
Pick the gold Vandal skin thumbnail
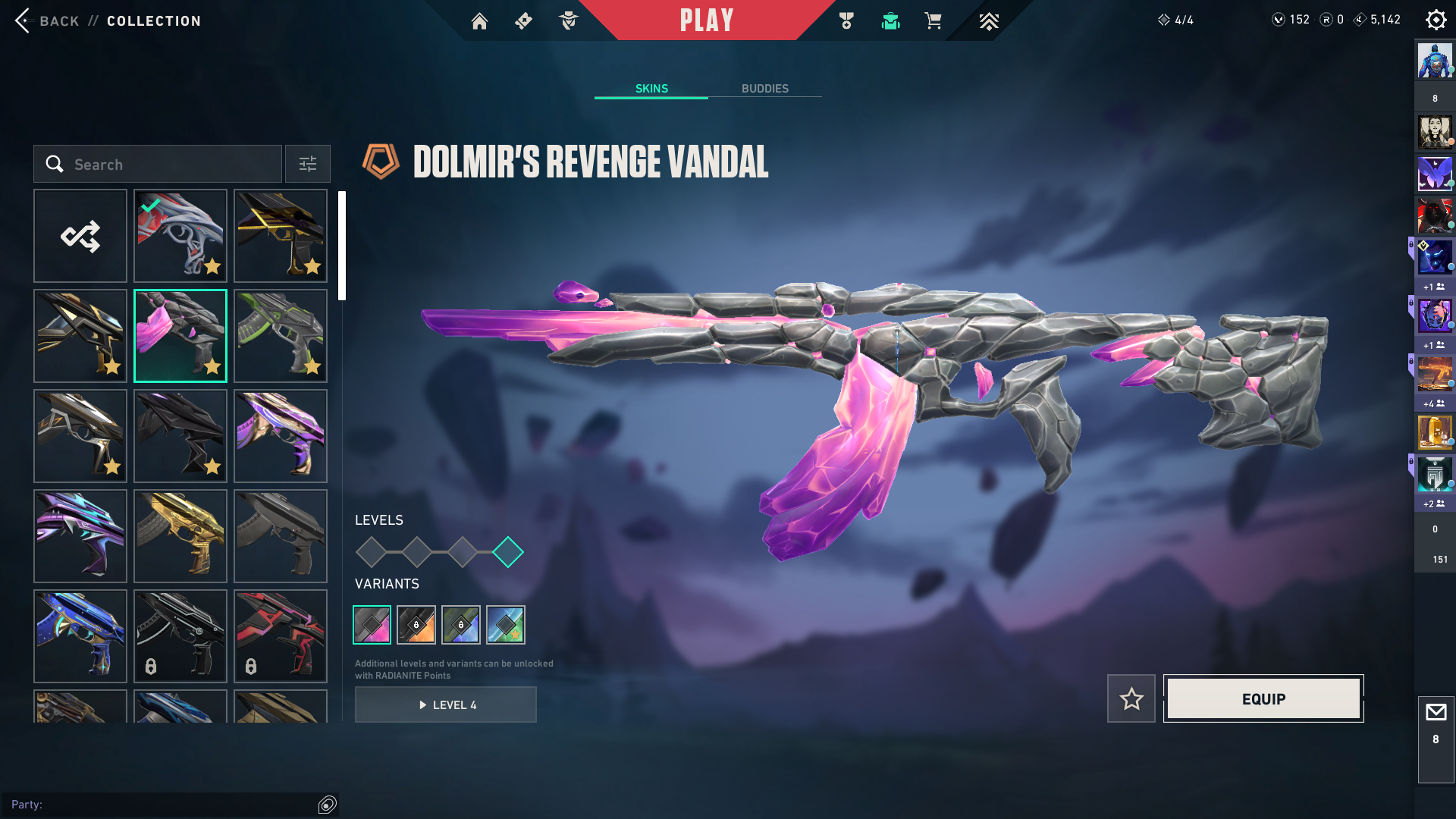pyautogui.click(x=180, y=536)
